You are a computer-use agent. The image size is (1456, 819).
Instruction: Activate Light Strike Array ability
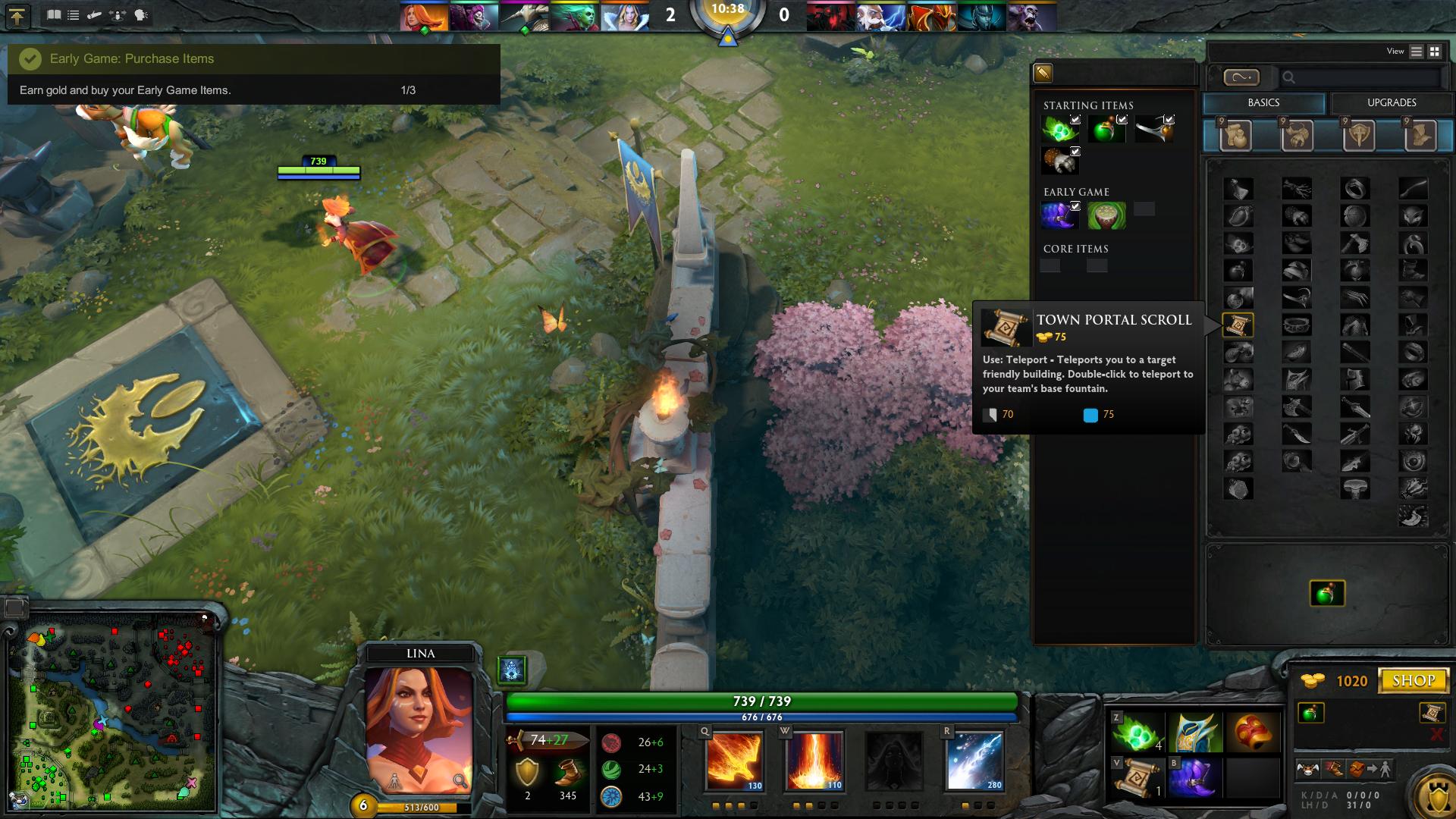(x=814, y=761)
